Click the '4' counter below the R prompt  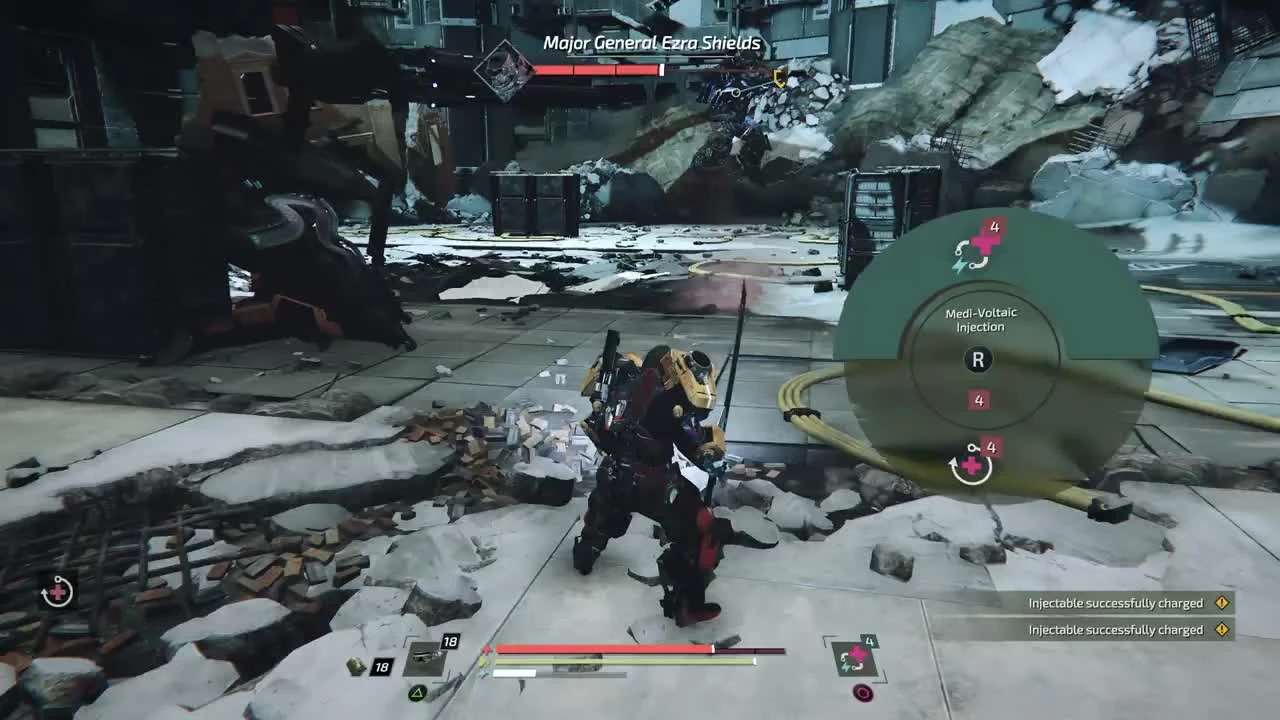pyautogui.click(x=978, y=399)
